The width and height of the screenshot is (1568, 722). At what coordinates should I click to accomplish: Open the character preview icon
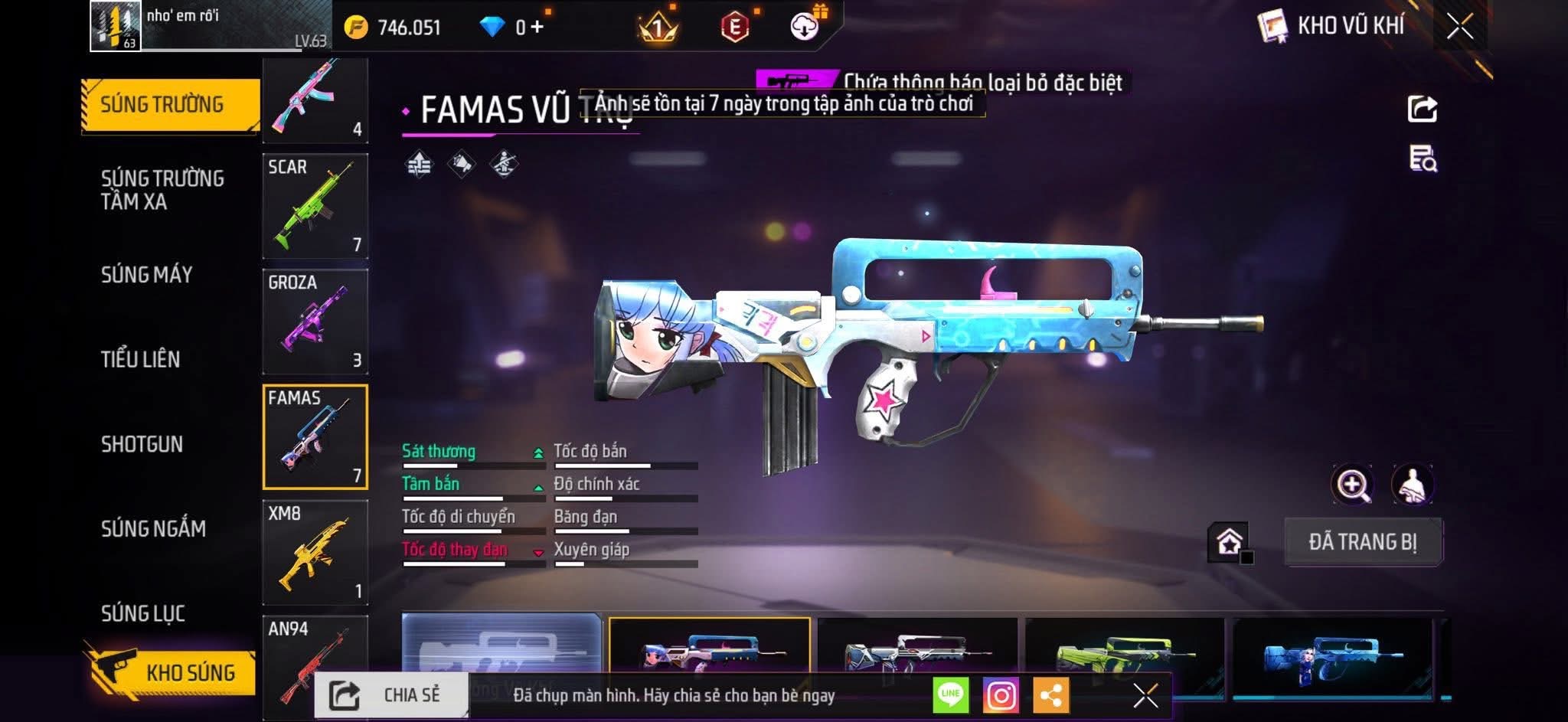point(1412,485)
